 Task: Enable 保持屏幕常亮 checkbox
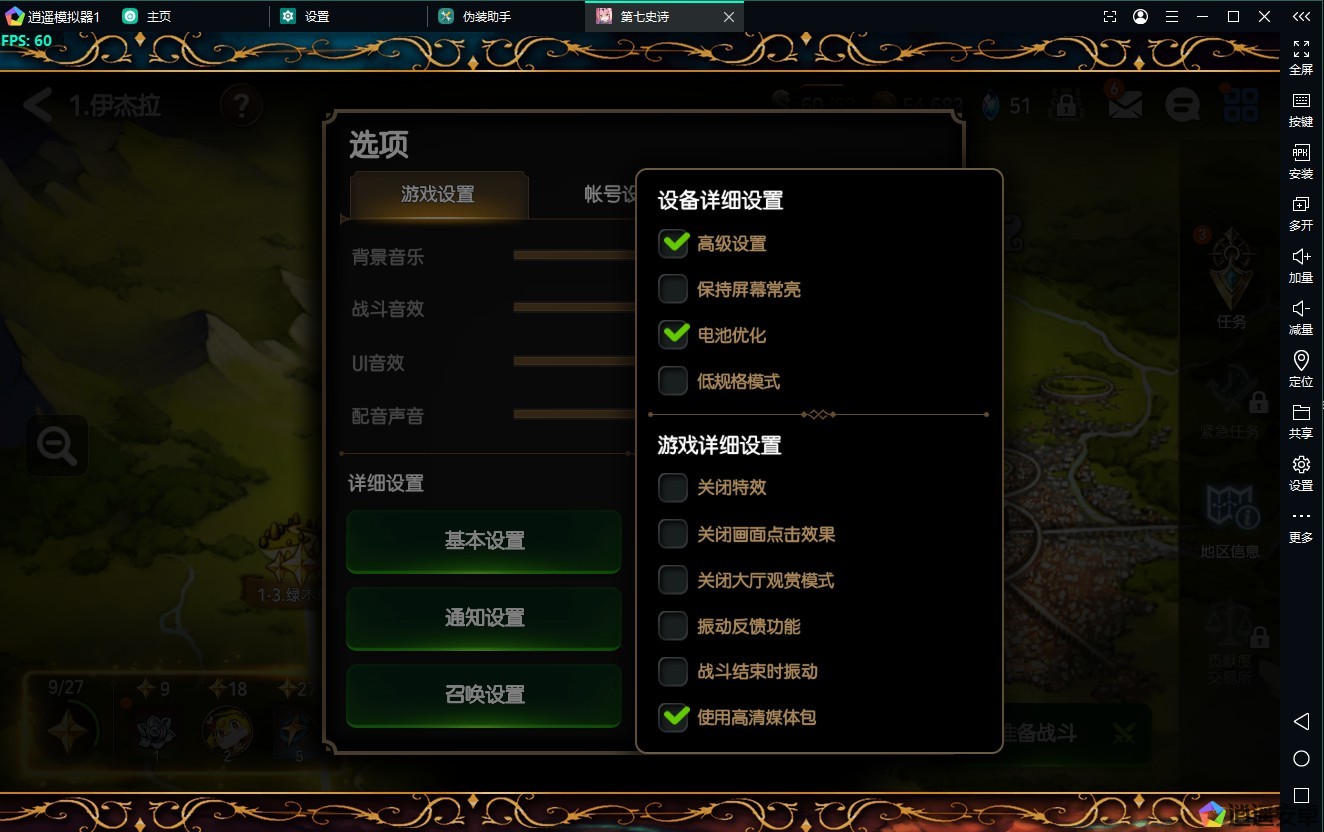(673, 289)
